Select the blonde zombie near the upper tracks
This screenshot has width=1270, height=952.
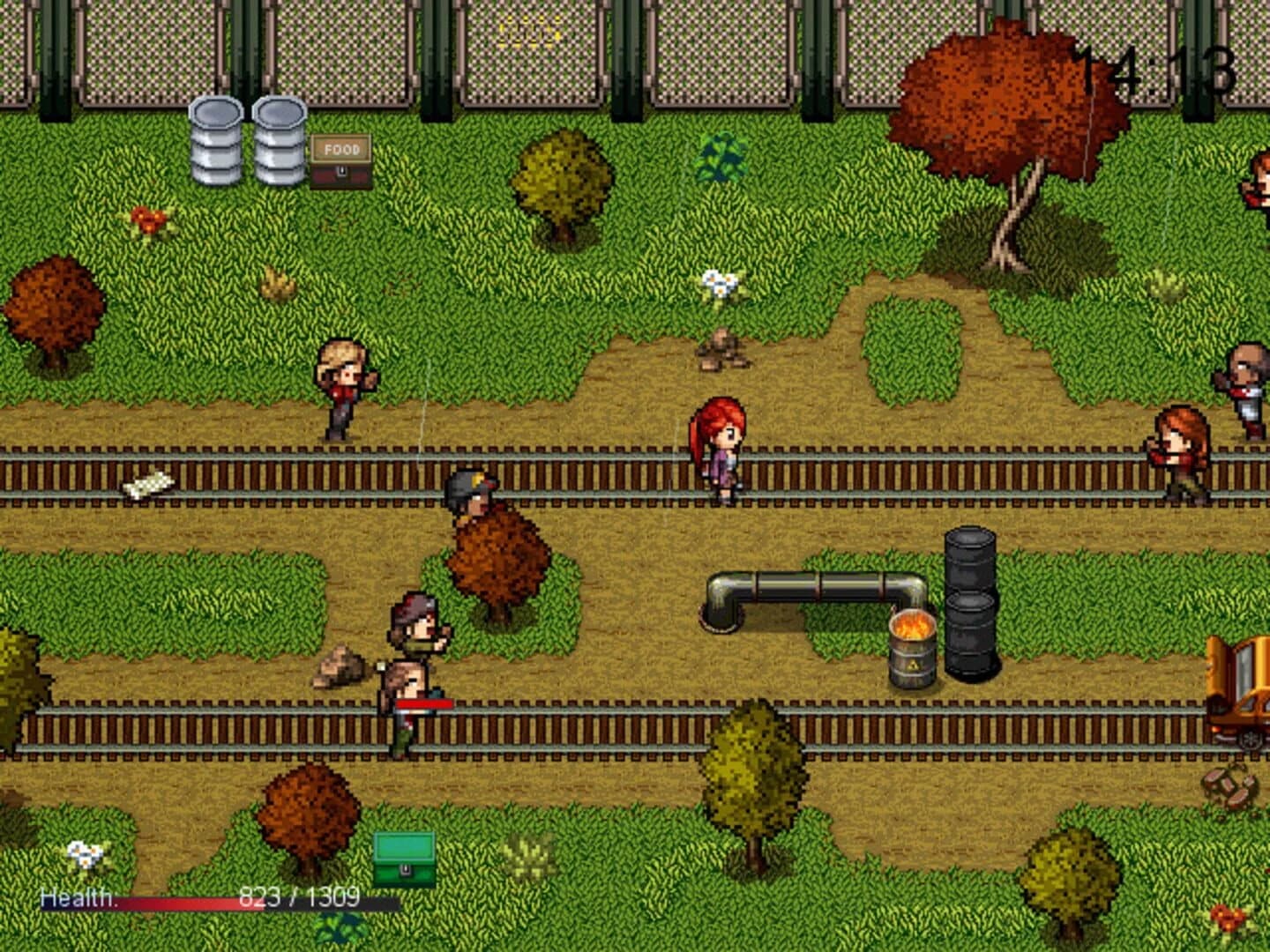coord(344,383)
